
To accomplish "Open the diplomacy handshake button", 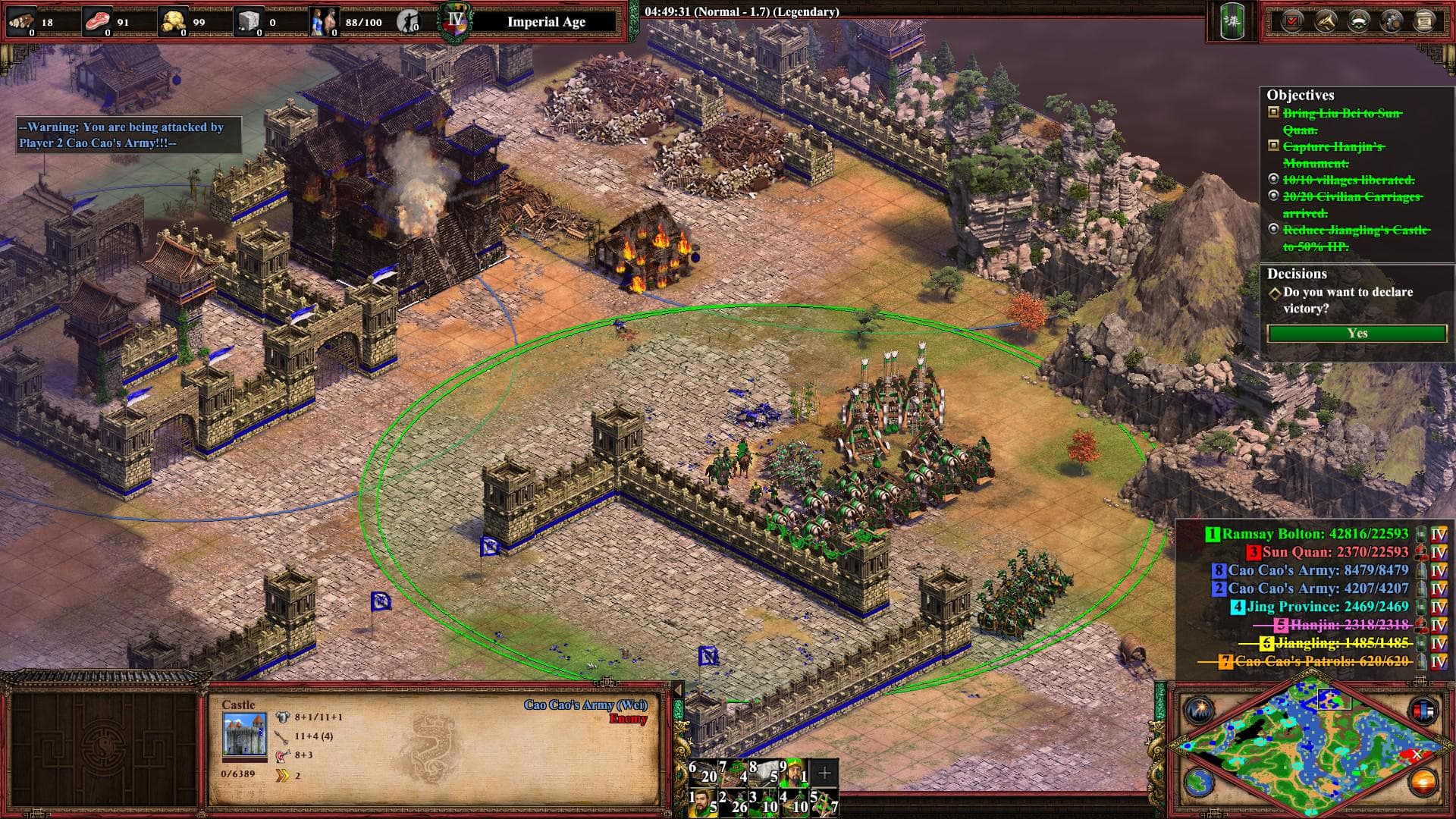I will tap(1325, 20).
